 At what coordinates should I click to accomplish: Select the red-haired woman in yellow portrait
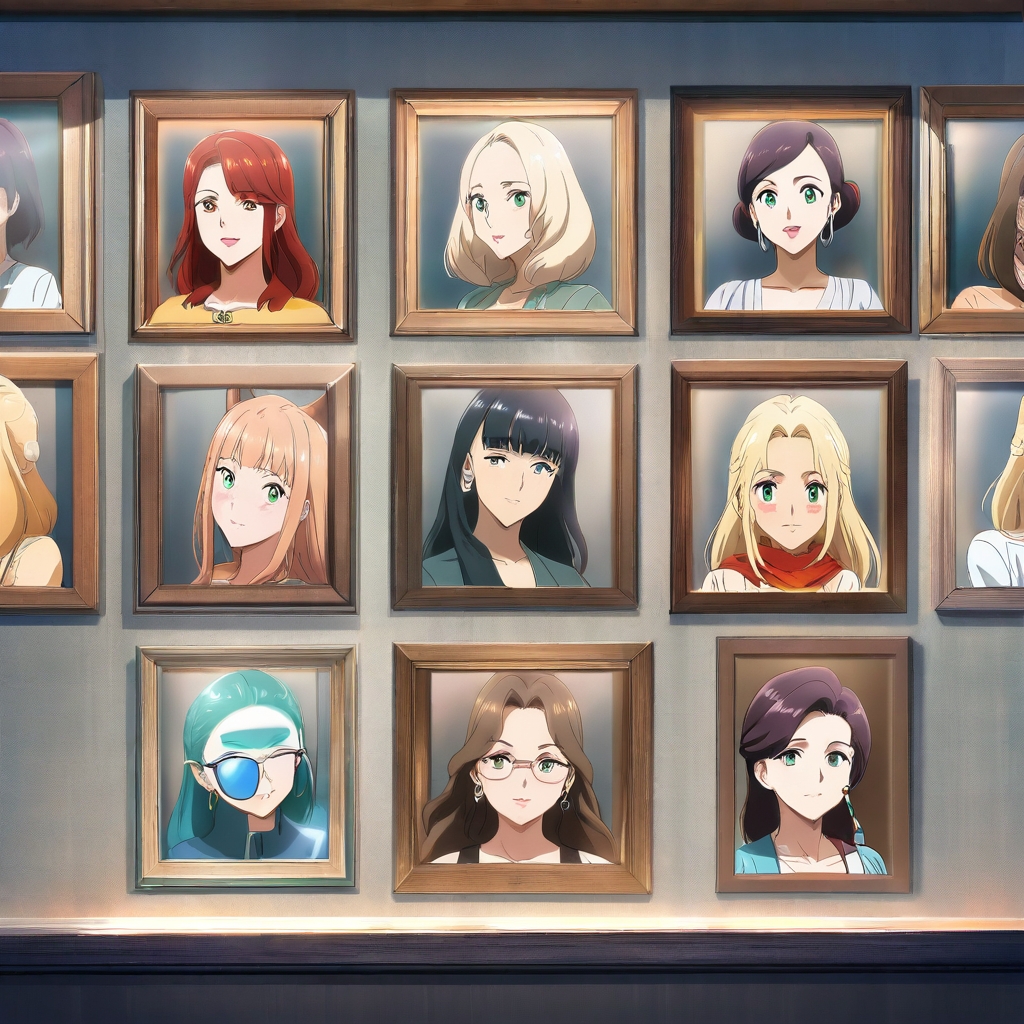pyautogui.click(x=242, y=215)
